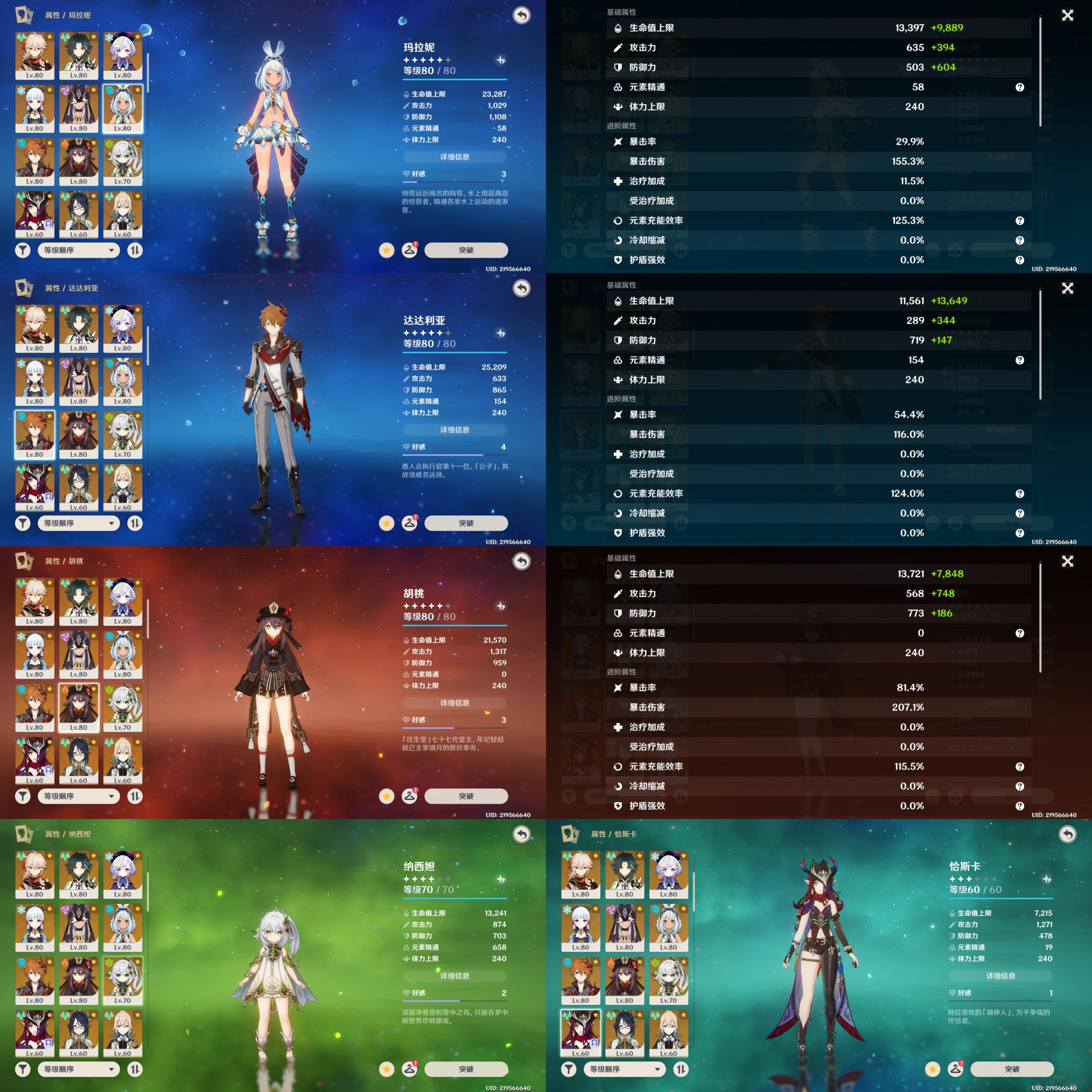This screenshot has width=1092, height=1092.
Task: Show help for 元素充能效率 115.5%
Action: point(1019,767)
